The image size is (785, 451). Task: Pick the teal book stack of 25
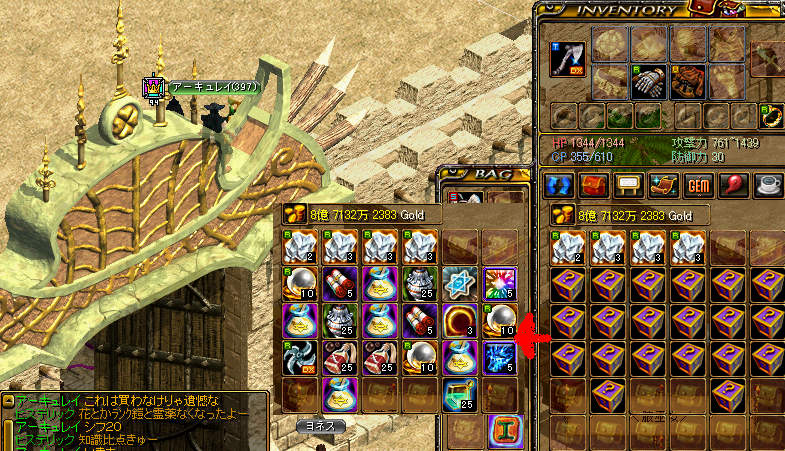tap(460, 397)
